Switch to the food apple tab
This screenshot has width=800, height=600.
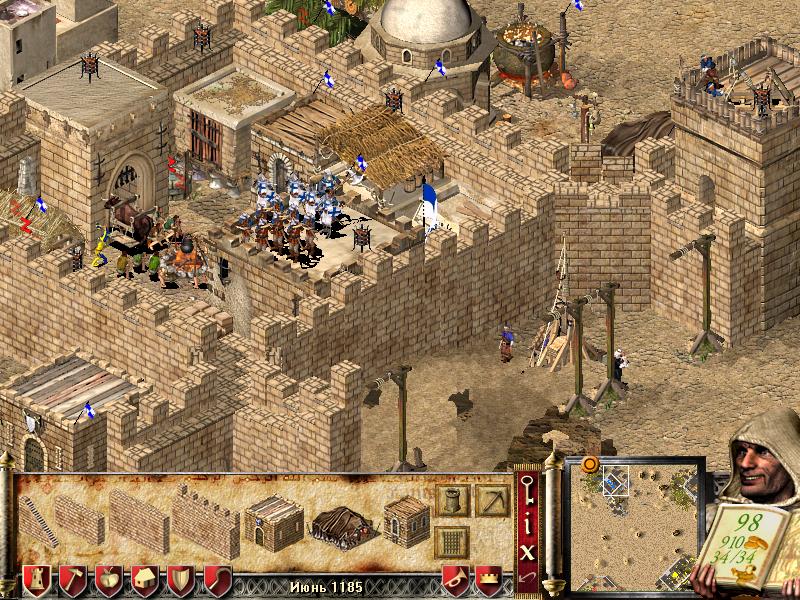click(109, 580)
